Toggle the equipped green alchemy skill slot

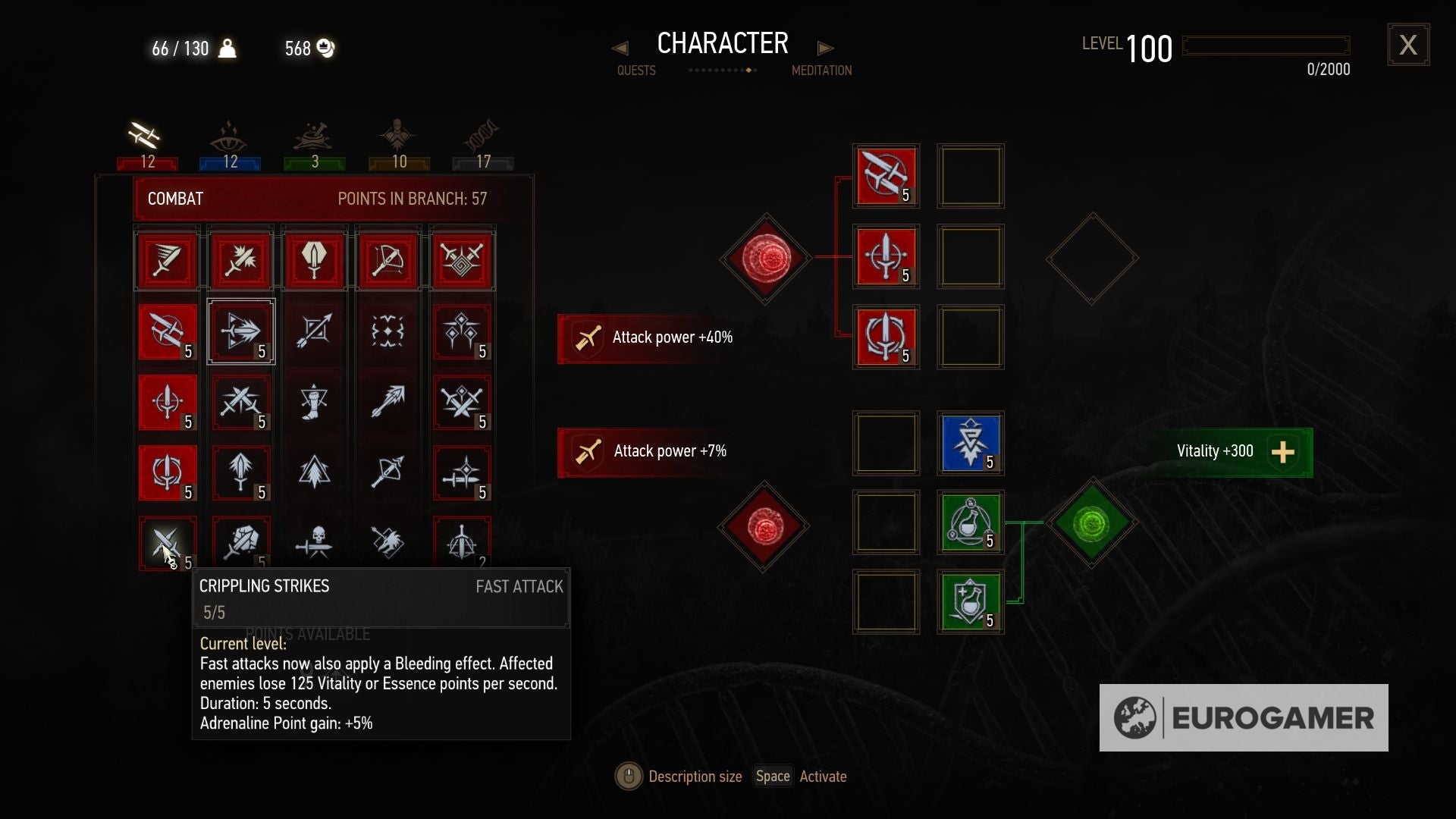(971, 523)
